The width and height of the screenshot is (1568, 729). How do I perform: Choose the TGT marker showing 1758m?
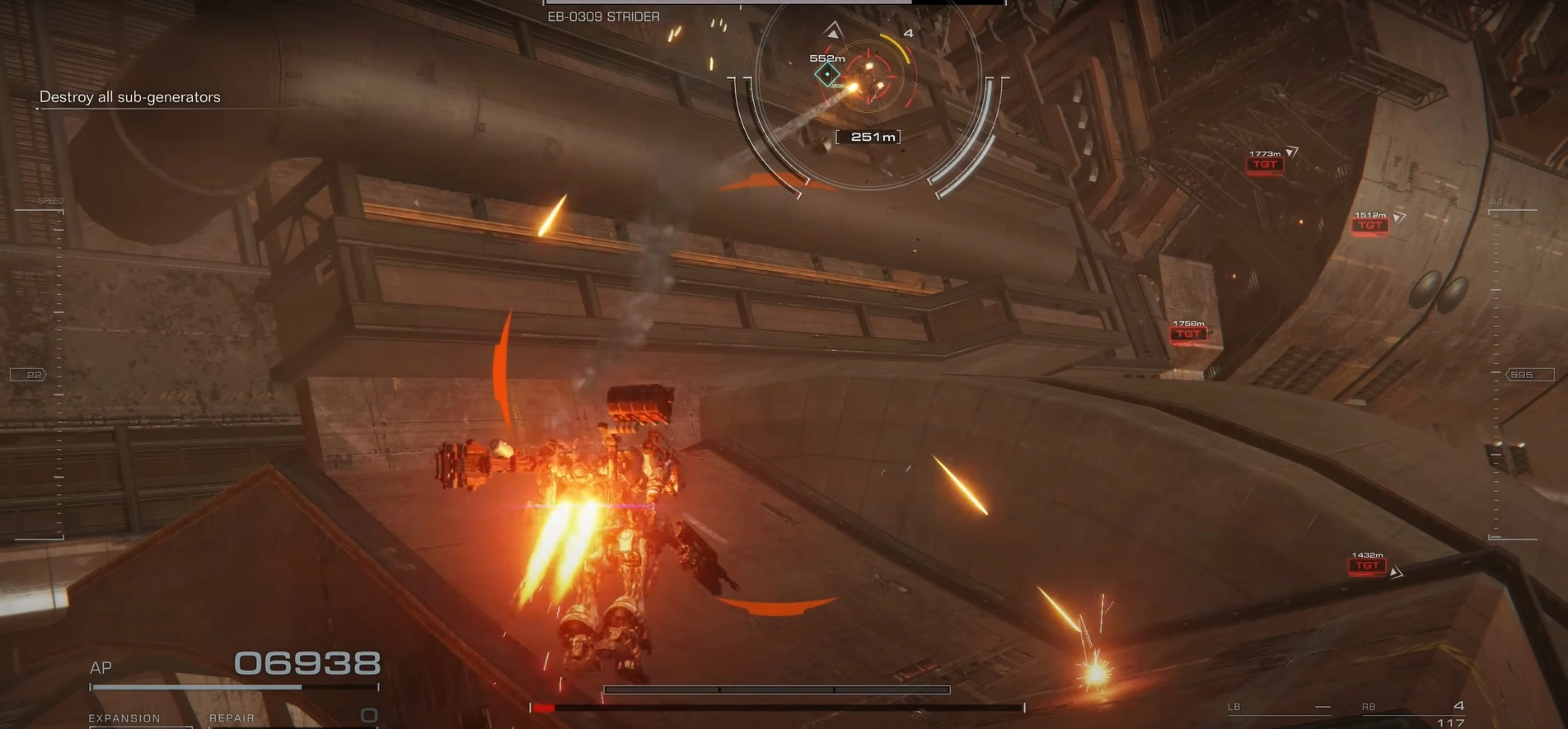[1188, 334]
